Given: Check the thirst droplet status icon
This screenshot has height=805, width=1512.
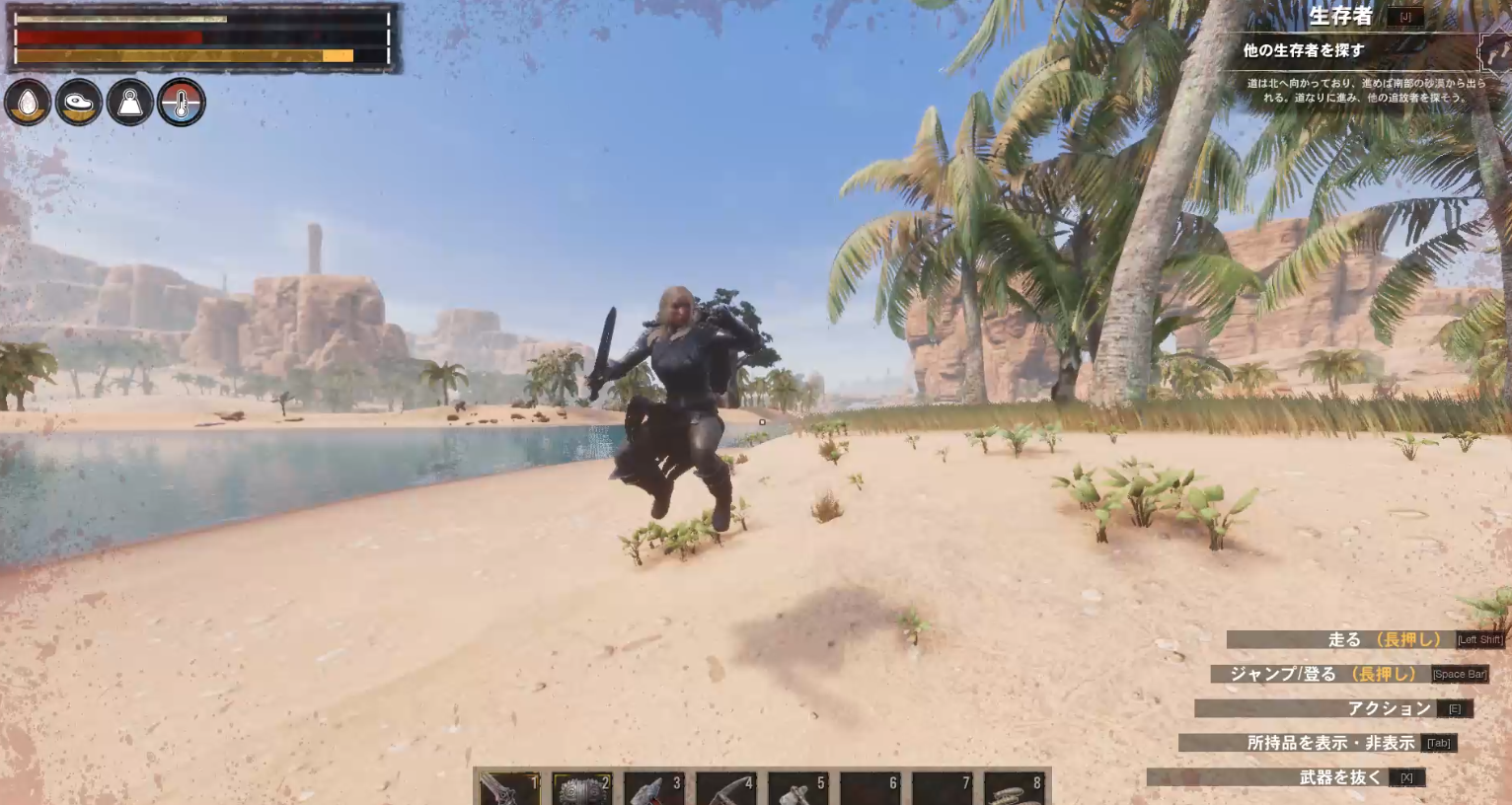Looking at the screenshot, I should (x=28, y=100).
